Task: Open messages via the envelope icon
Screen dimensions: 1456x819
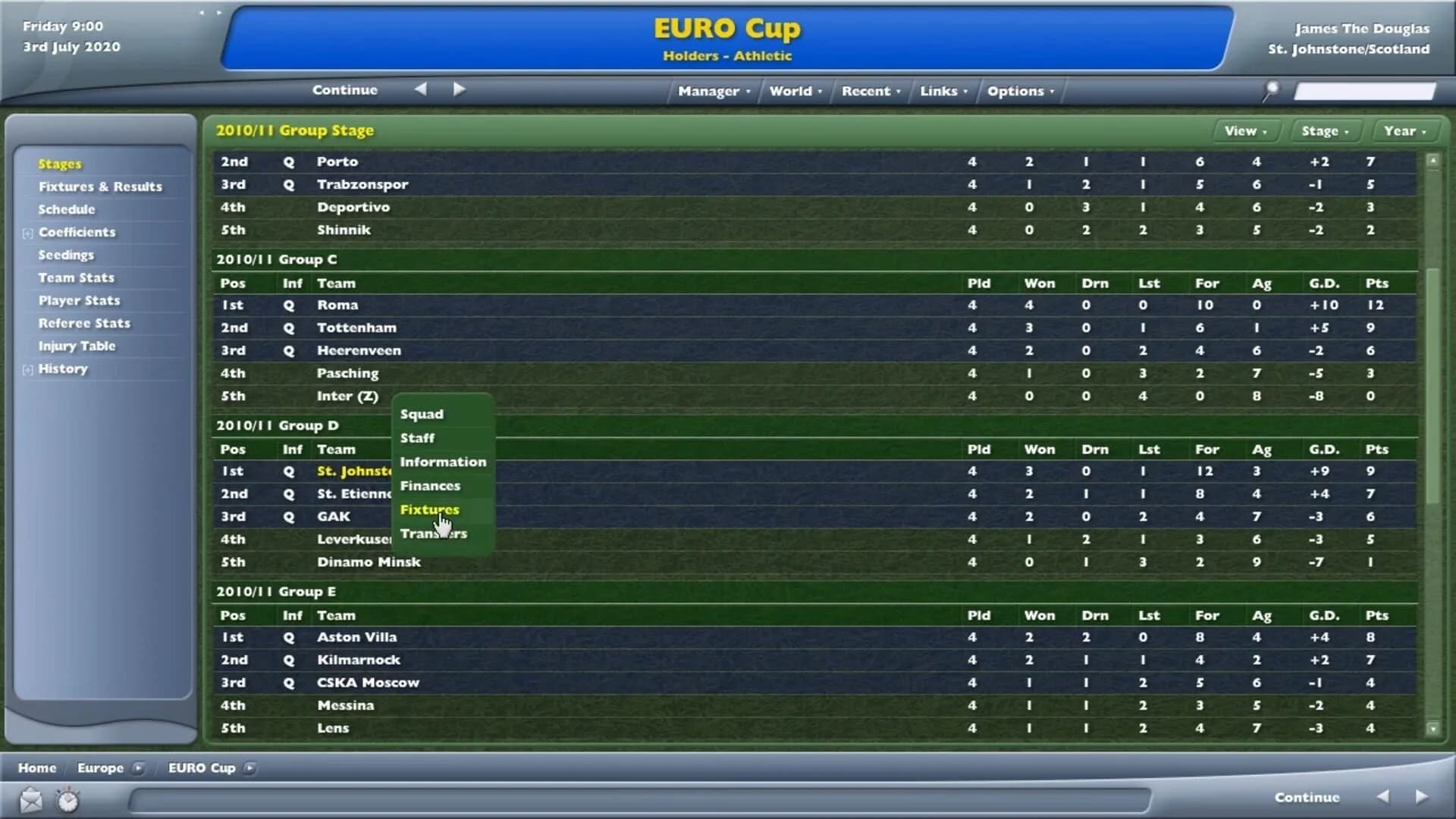Action: click(30, 799)
